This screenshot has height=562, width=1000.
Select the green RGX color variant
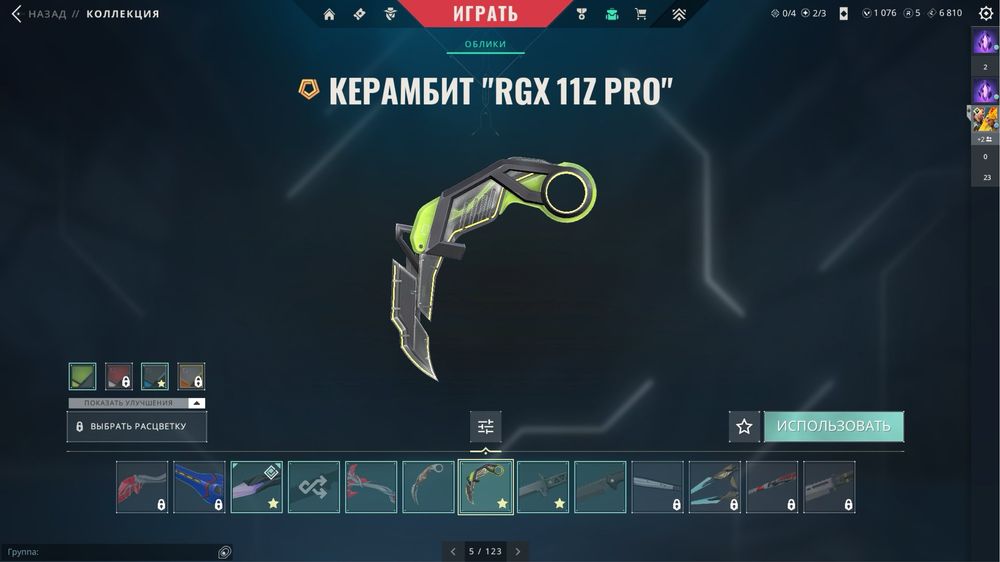tap(83, 376)
